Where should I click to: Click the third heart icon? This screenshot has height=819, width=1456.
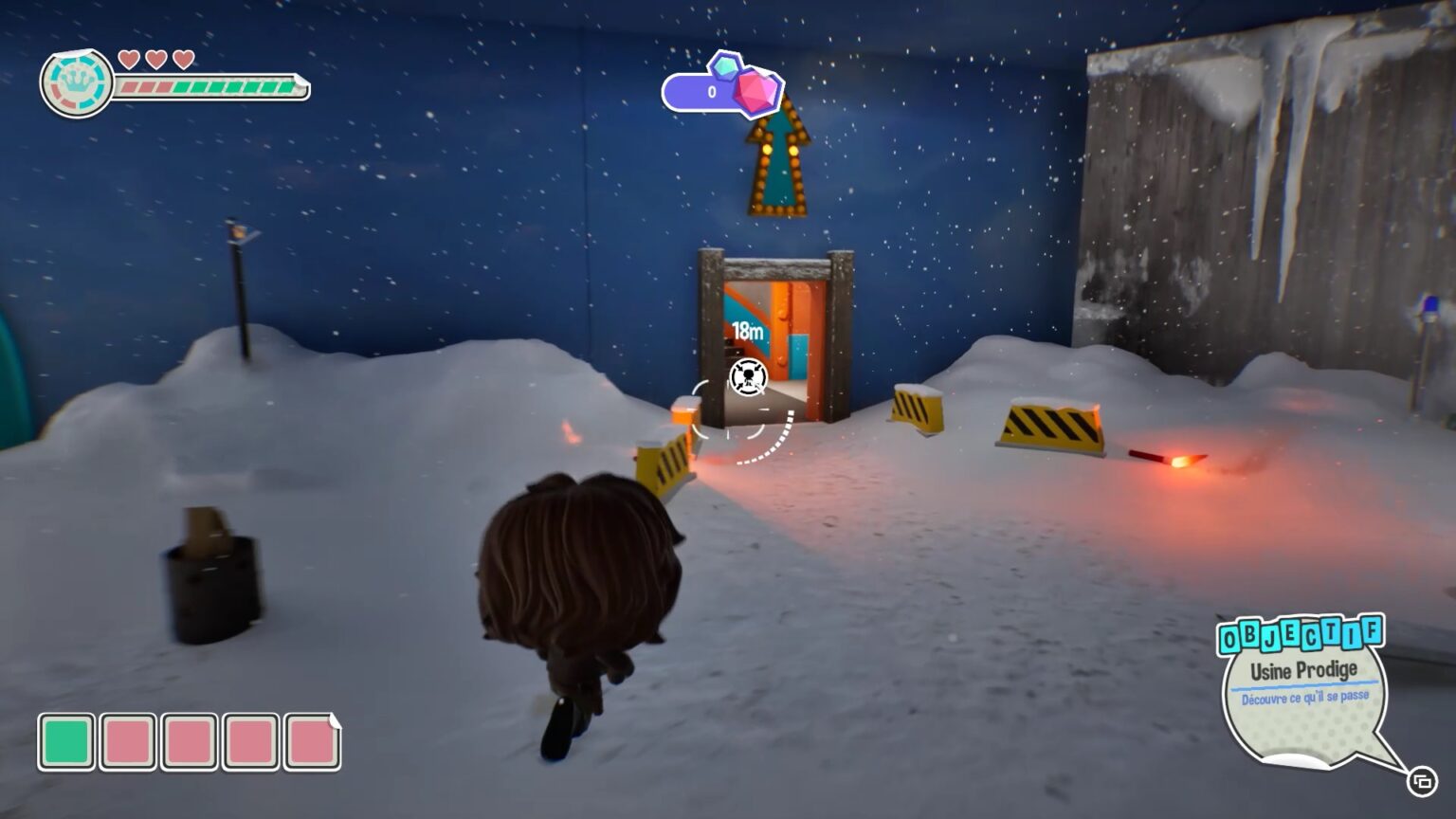point(186,58)
